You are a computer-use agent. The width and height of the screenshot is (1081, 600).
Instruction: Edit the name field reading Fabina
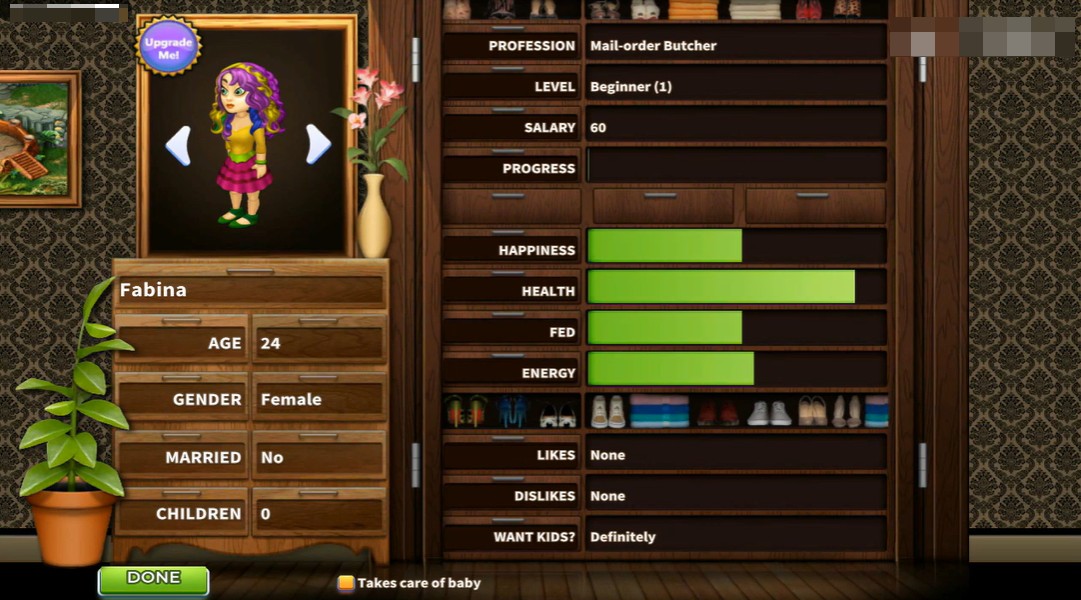[x=250, y=291]
